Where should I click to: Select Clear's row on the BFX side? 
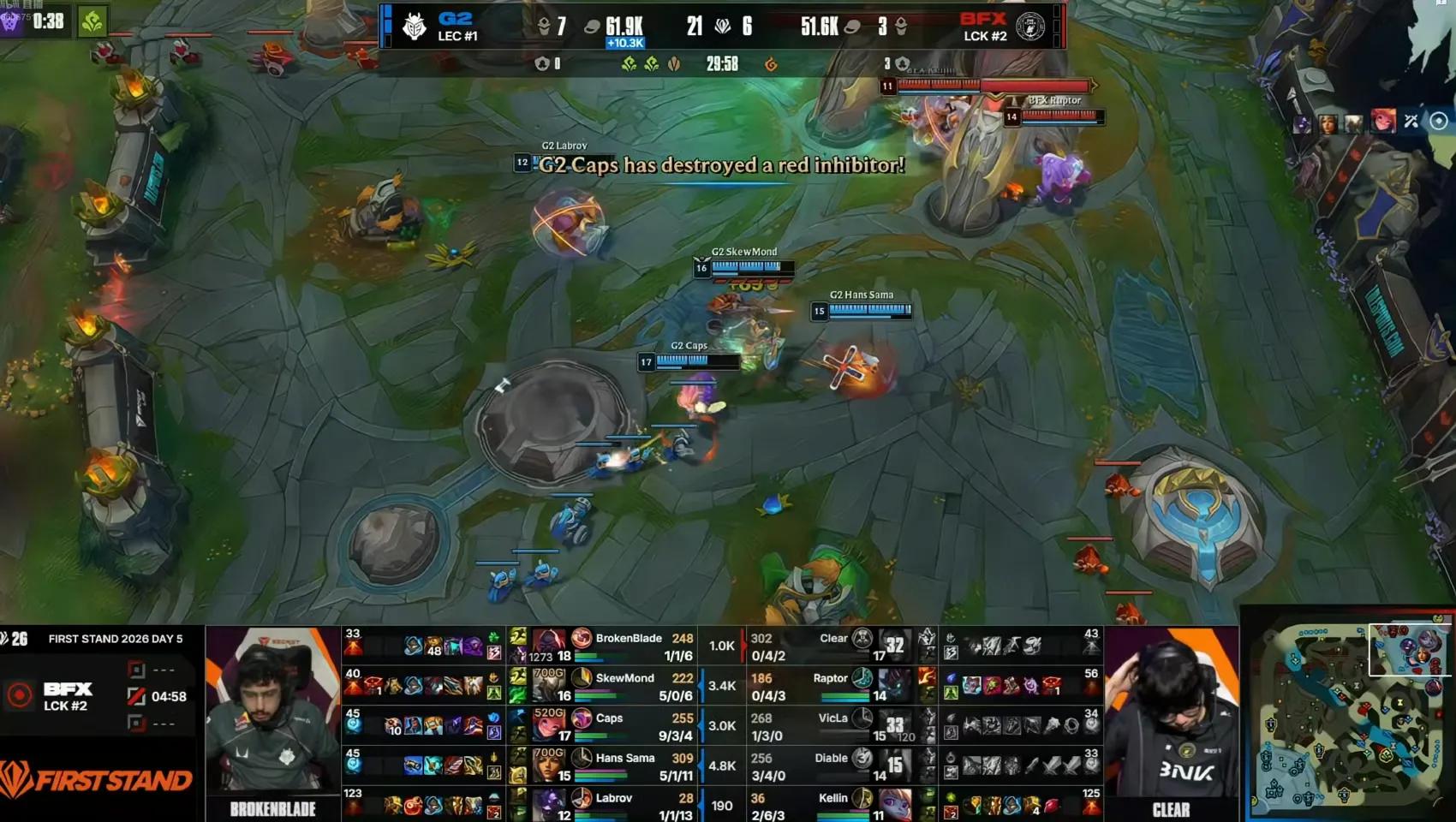click(x=814, y=646)
